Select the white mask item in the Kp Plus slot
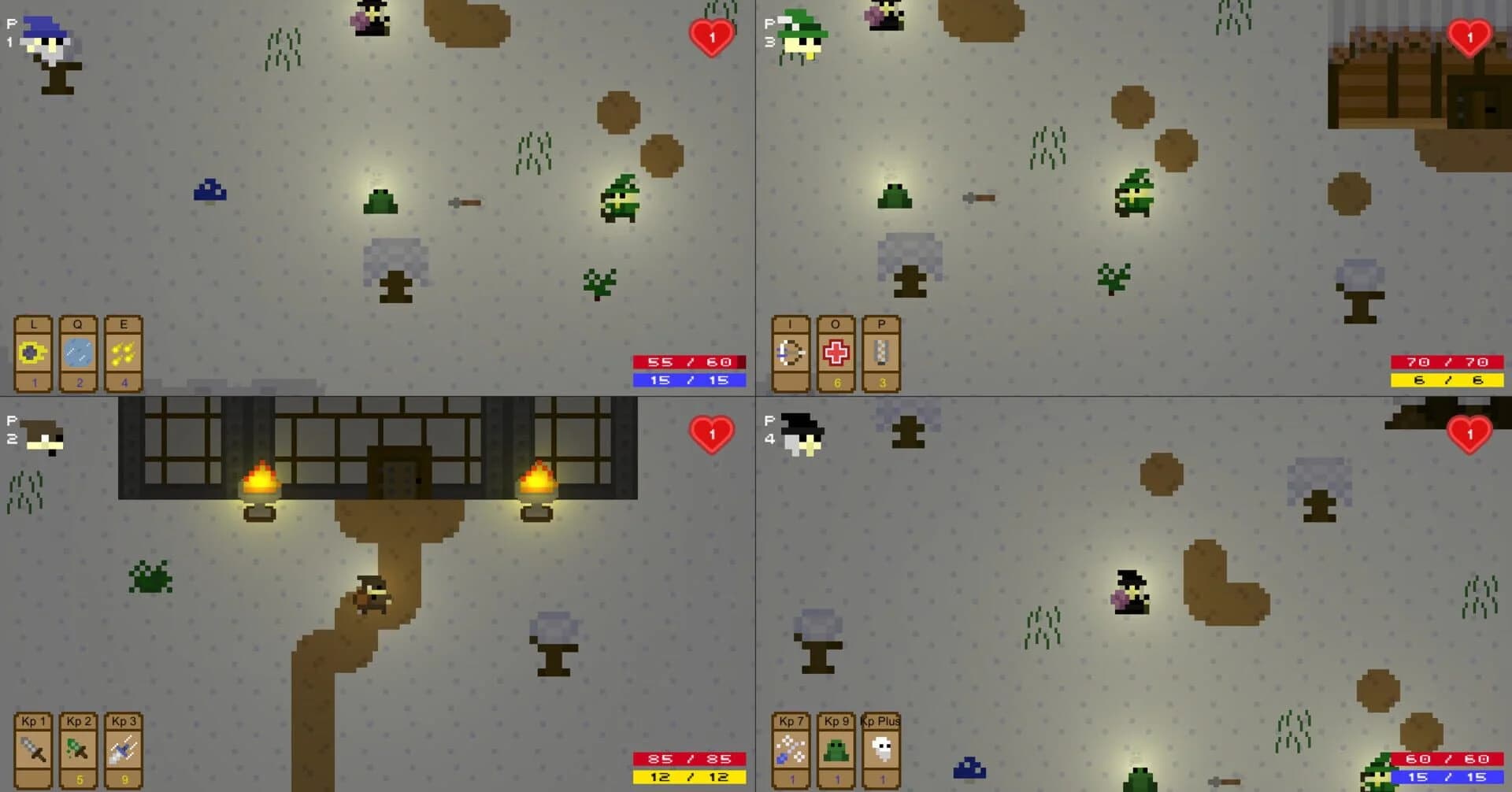The width and height of the screenshot is (1512, 792). pos(880,749)
